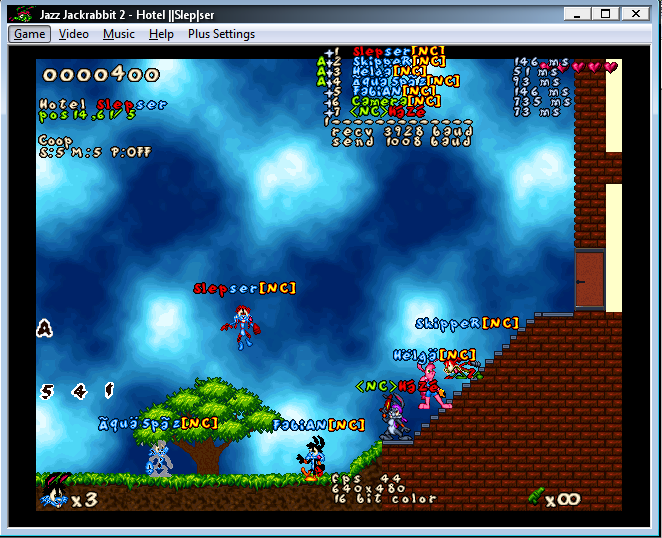Close the Jazz Jackrabbit 2 window
Image resolution: width=662 pixels, height=538 pixels.
636,13
